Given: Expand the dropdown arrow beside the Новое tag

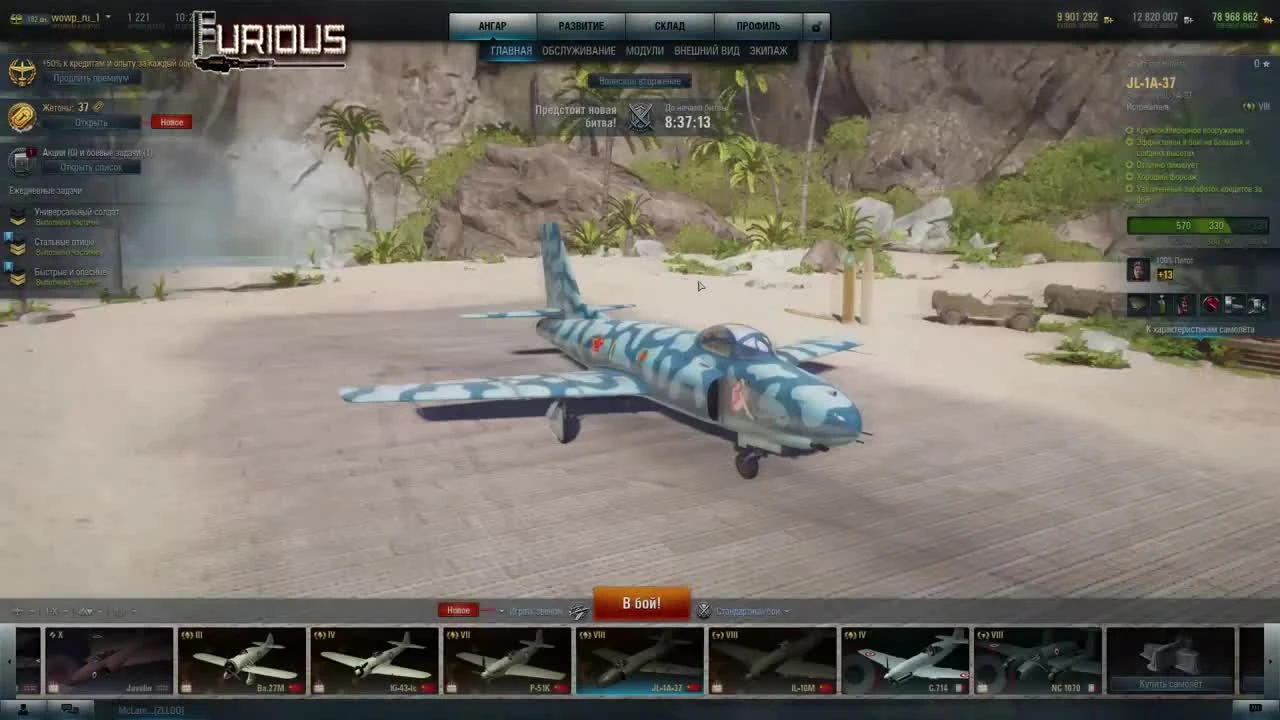Looking at the screenshot, I should (502, 610).
